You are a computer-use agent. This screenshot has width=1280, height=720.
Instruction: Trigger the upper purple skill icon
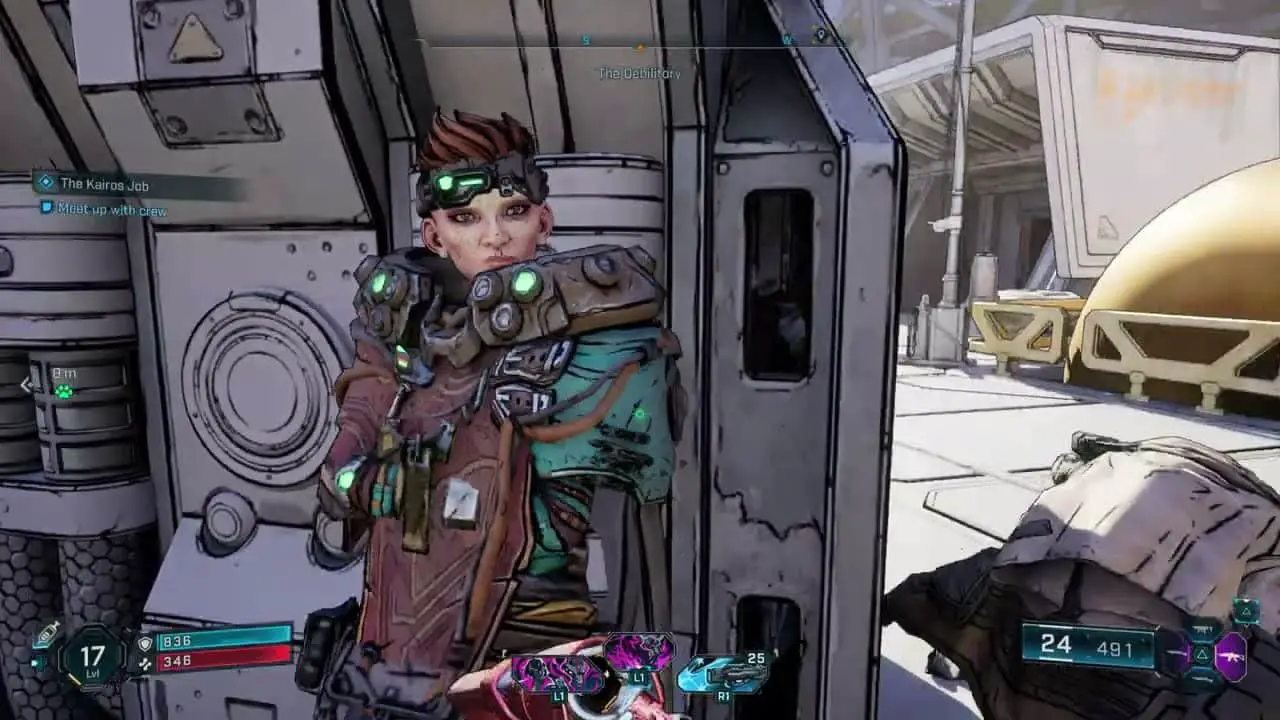639,651
